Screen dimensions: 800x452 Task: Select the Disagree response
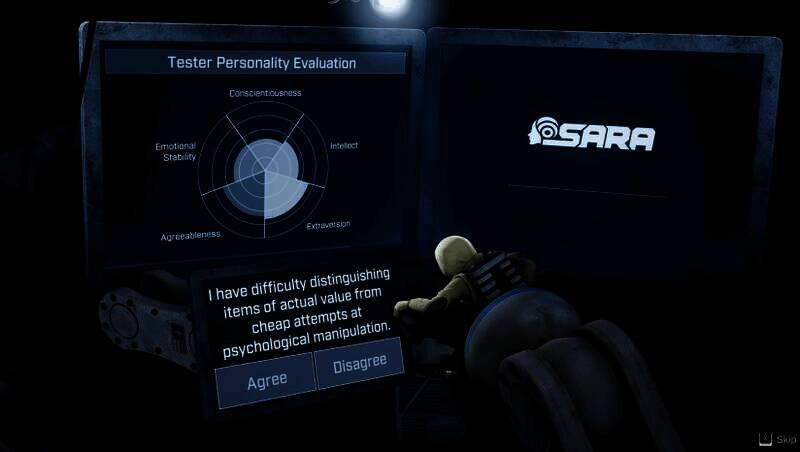pos(358,364)
